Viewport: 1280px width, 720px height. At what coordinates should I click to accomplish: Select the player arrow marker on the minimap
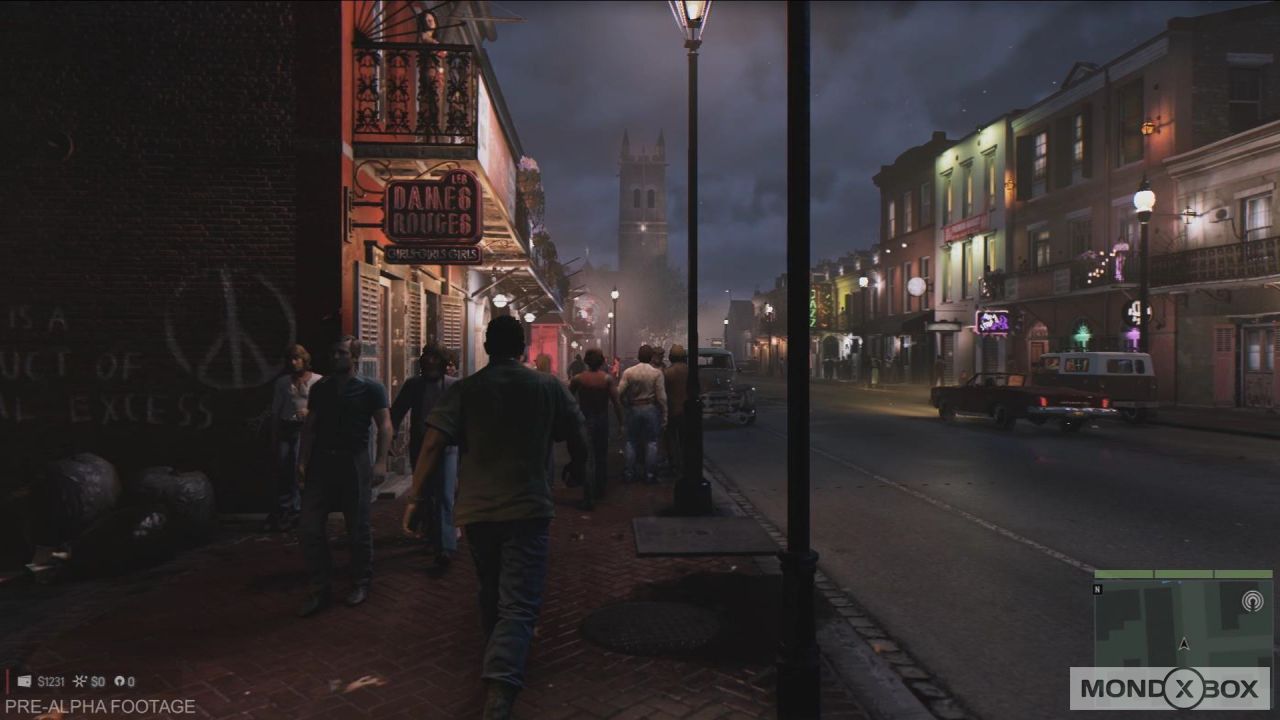coord(1184,644)
